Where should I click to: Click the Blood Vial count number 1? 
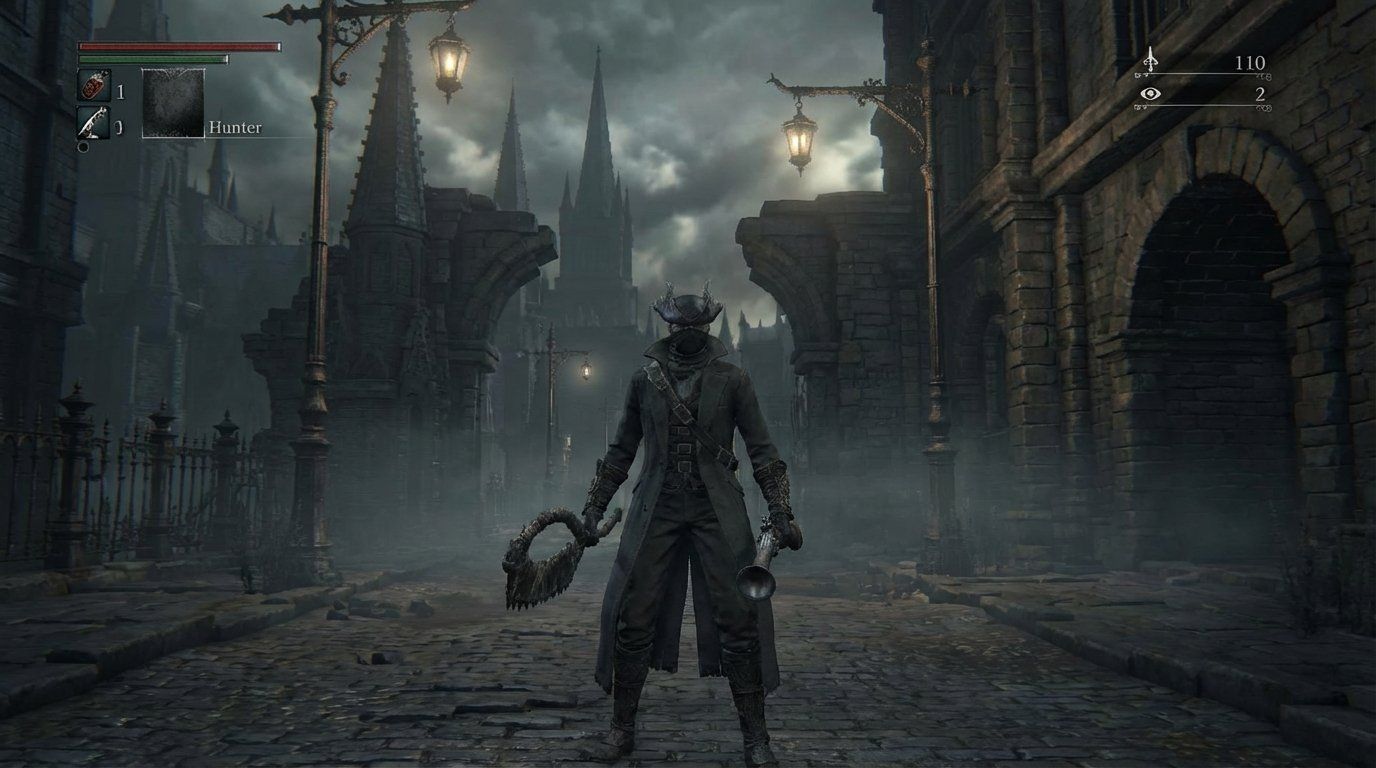click(120, 92)
